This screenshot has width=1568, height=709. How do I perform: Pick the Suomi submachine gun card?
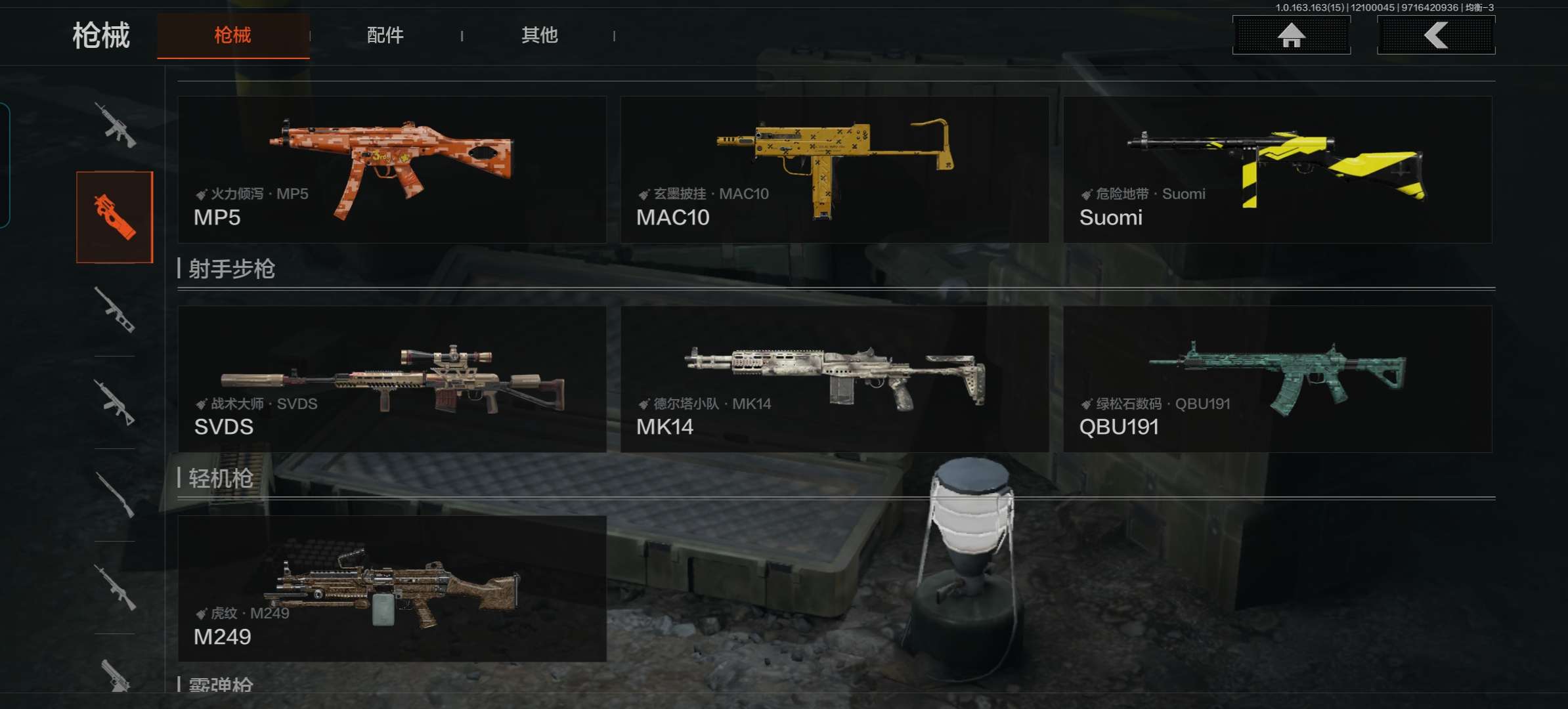click(x=1277, y=169)
